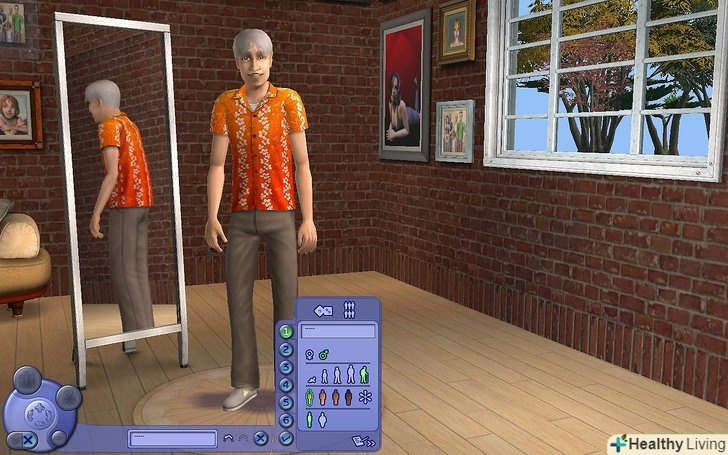Select step 1 of Create-a-Sim
Image resolution: width=728 pixels, height=455 pixels.
pos(286,332)
